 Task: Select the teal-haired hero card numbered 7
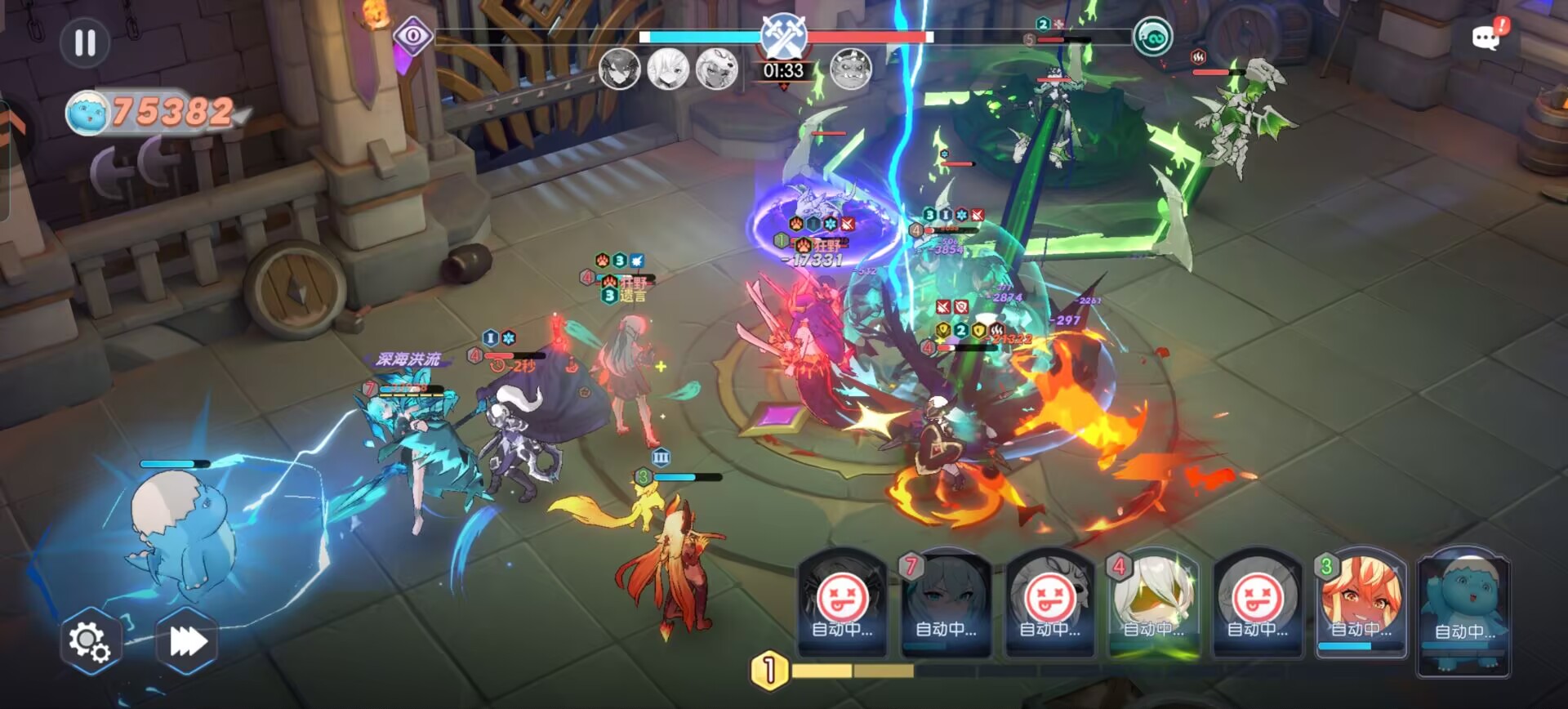(946, 603)
